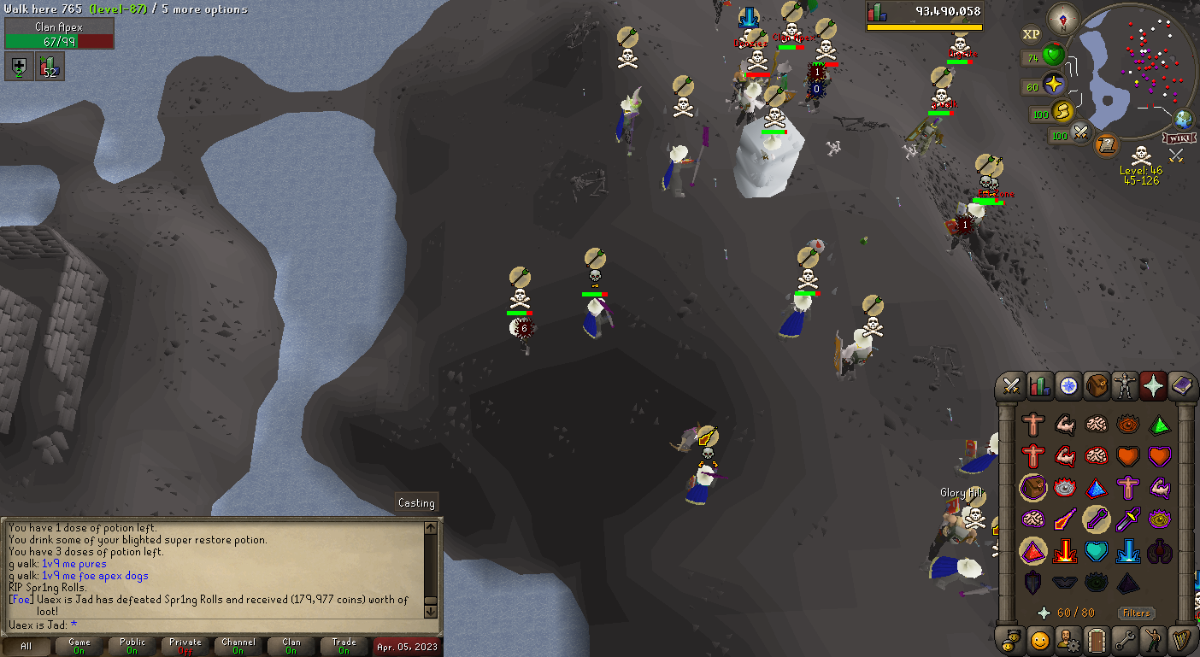Screen dimensions: 1200x657
Task: Switch to the Skills tab
Action: tap(1040, 386)
